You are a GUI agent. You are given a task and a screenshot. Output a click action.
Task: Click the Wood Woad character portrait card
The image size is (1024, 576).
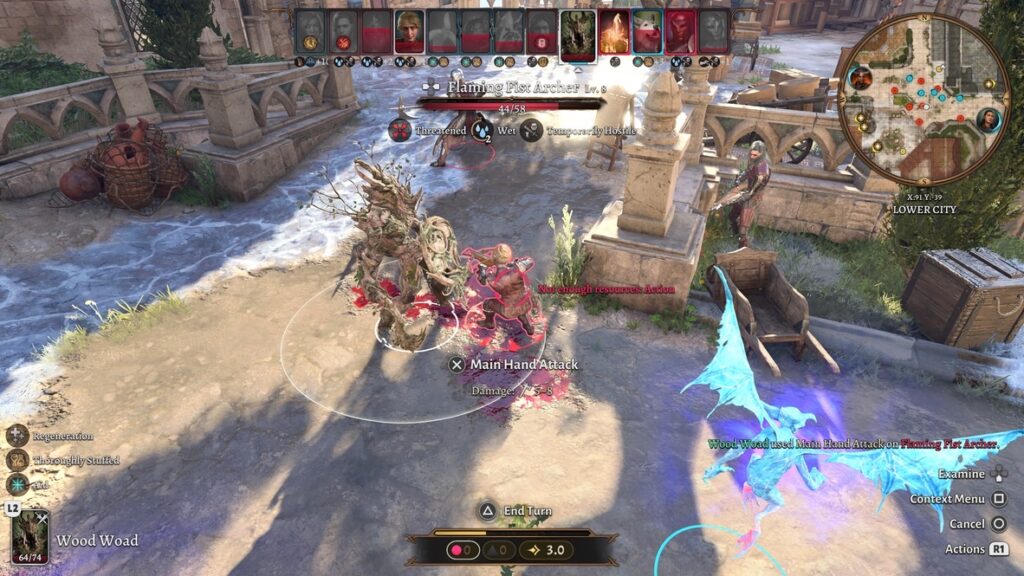30,536
